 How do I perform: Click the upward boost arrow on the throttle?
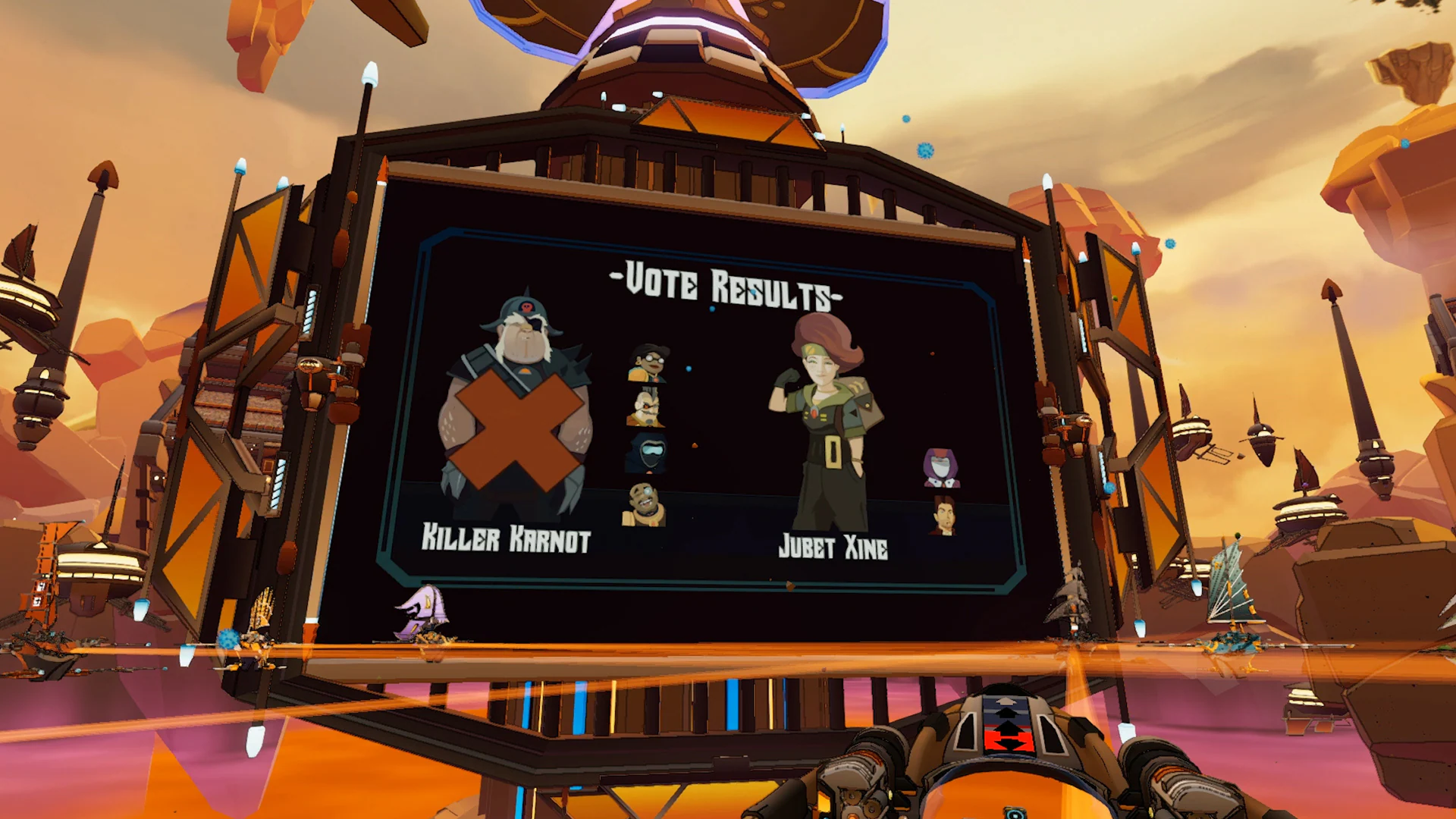(1005, 701)
